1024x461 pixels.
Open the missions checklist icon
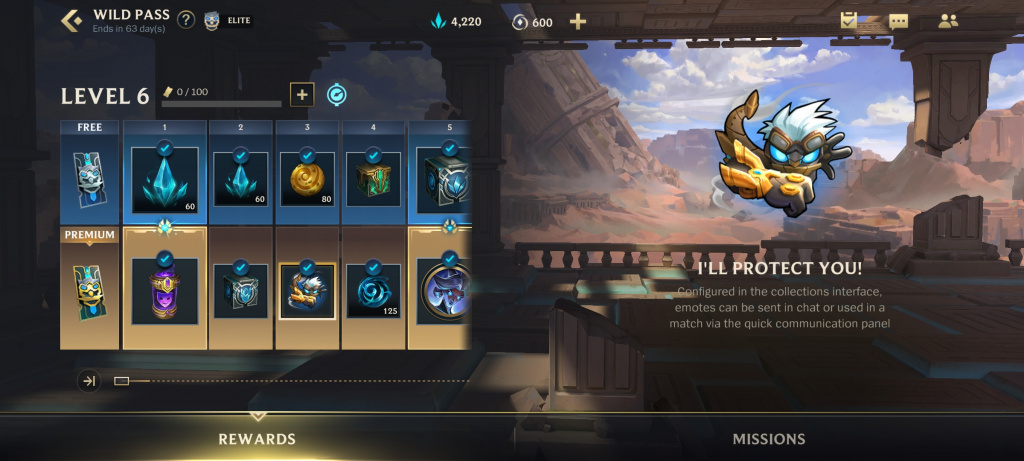pyautogui.click(x=851, y=20)
